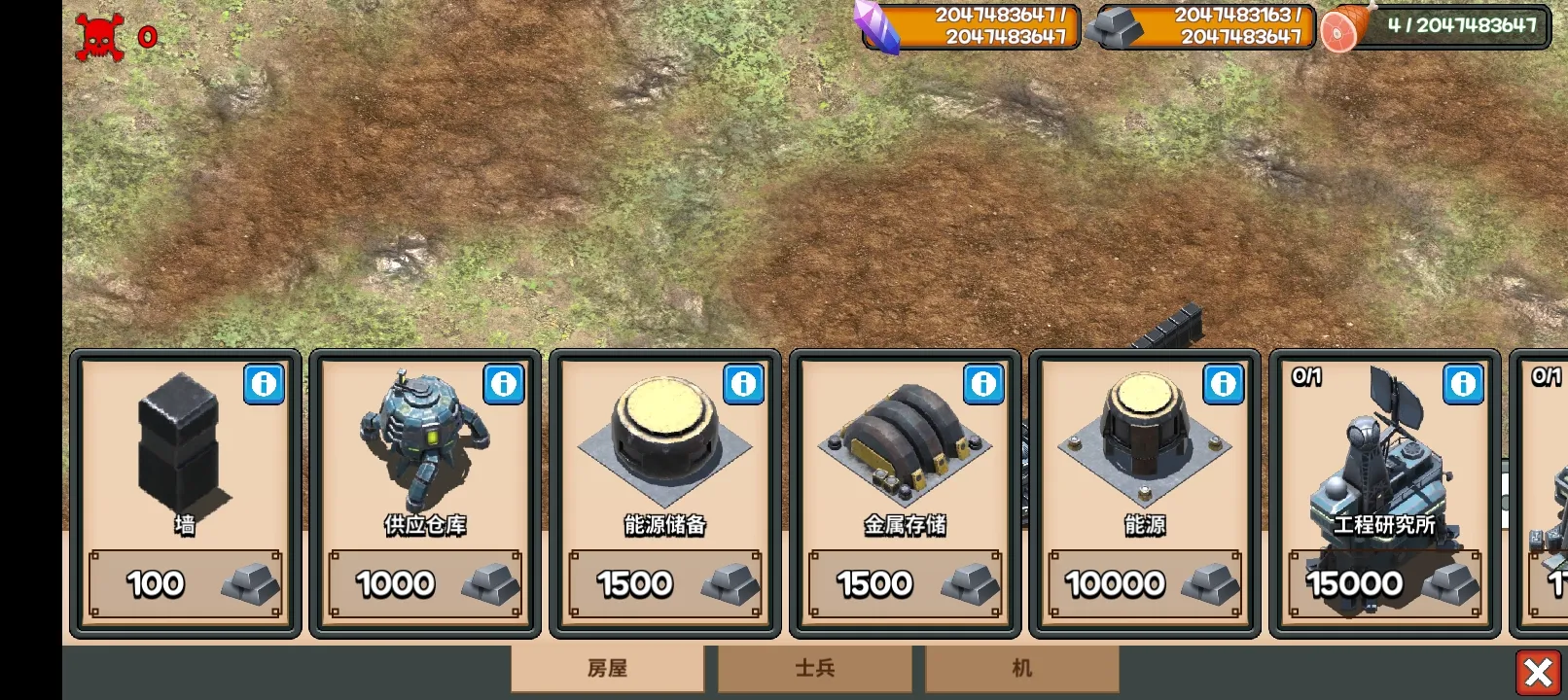The image size is (1568, 700).
Task: Open the 能源 info button
Action: click(x=1224, y=384)
